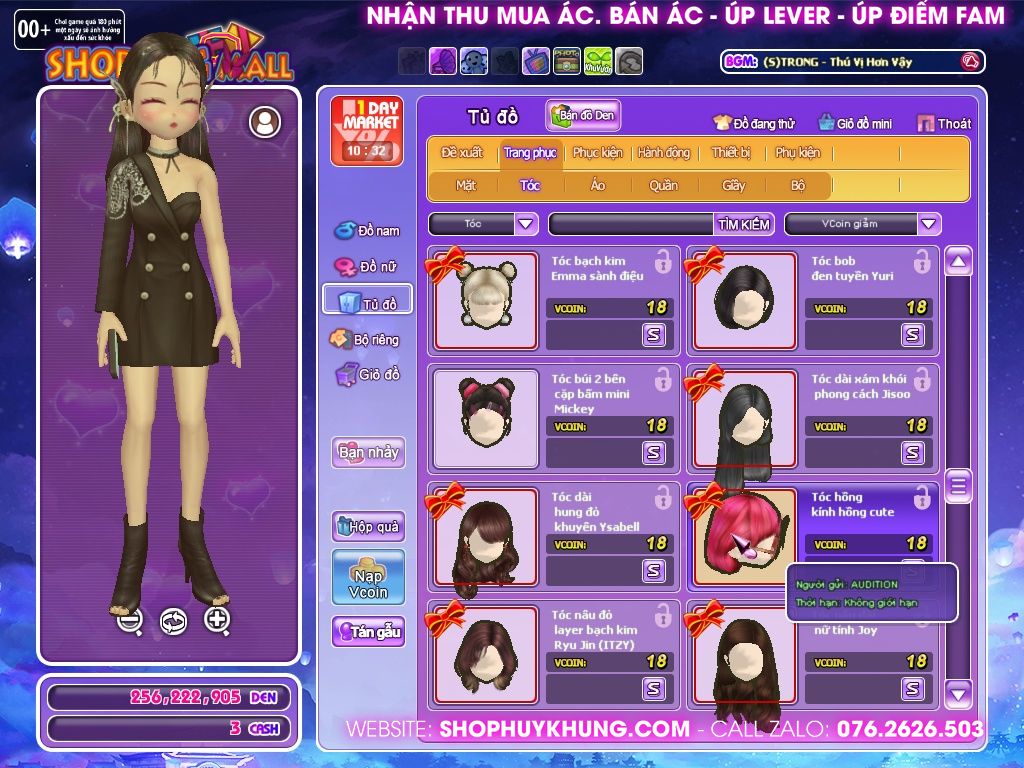Select Đồ nam in the side menu
Image resolution: width=1024 pixels, height=768 pixels.
click(367, 231)
